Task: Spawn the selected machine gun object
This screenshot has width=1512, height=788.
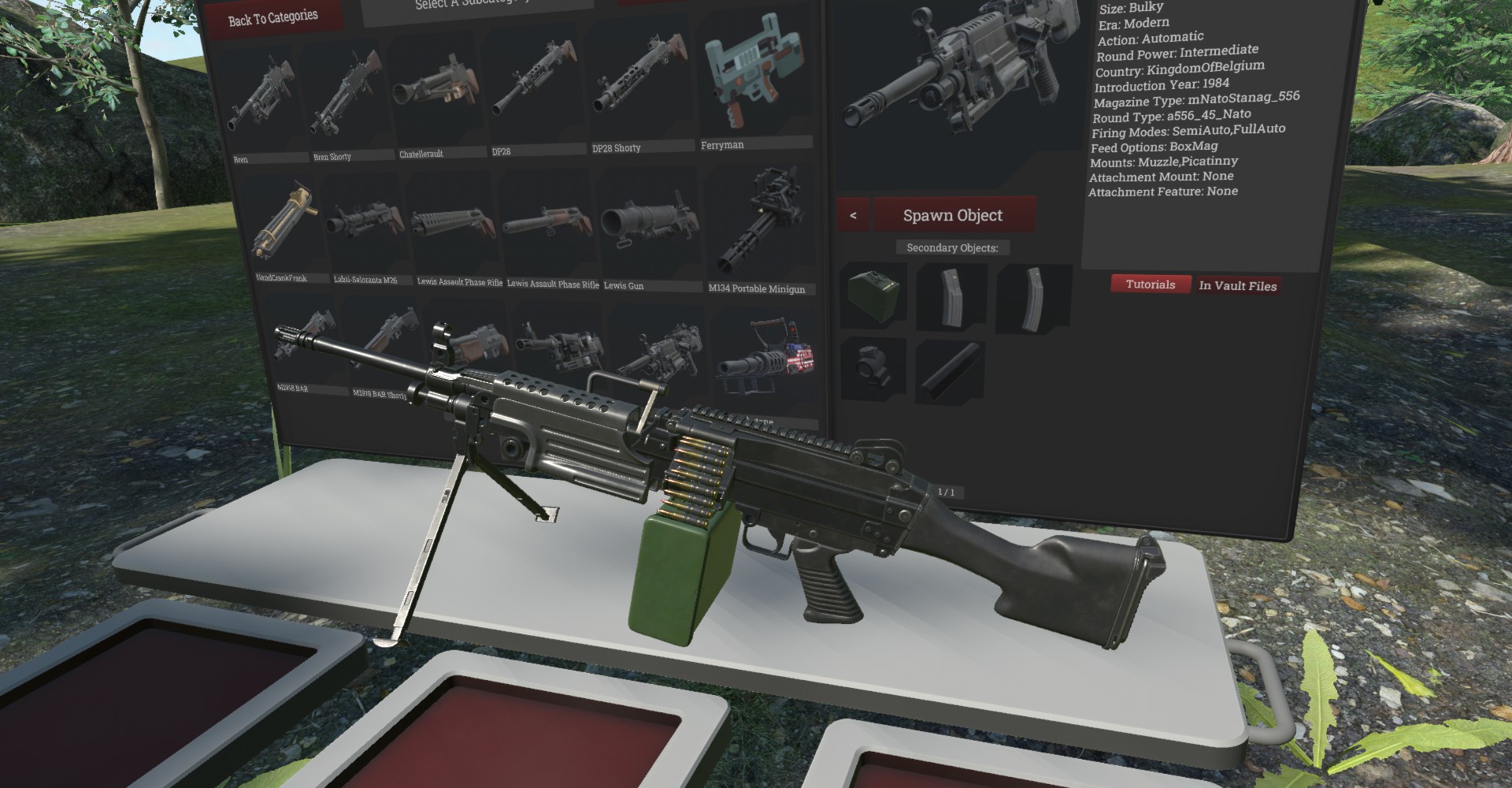Action: [952, 215]
